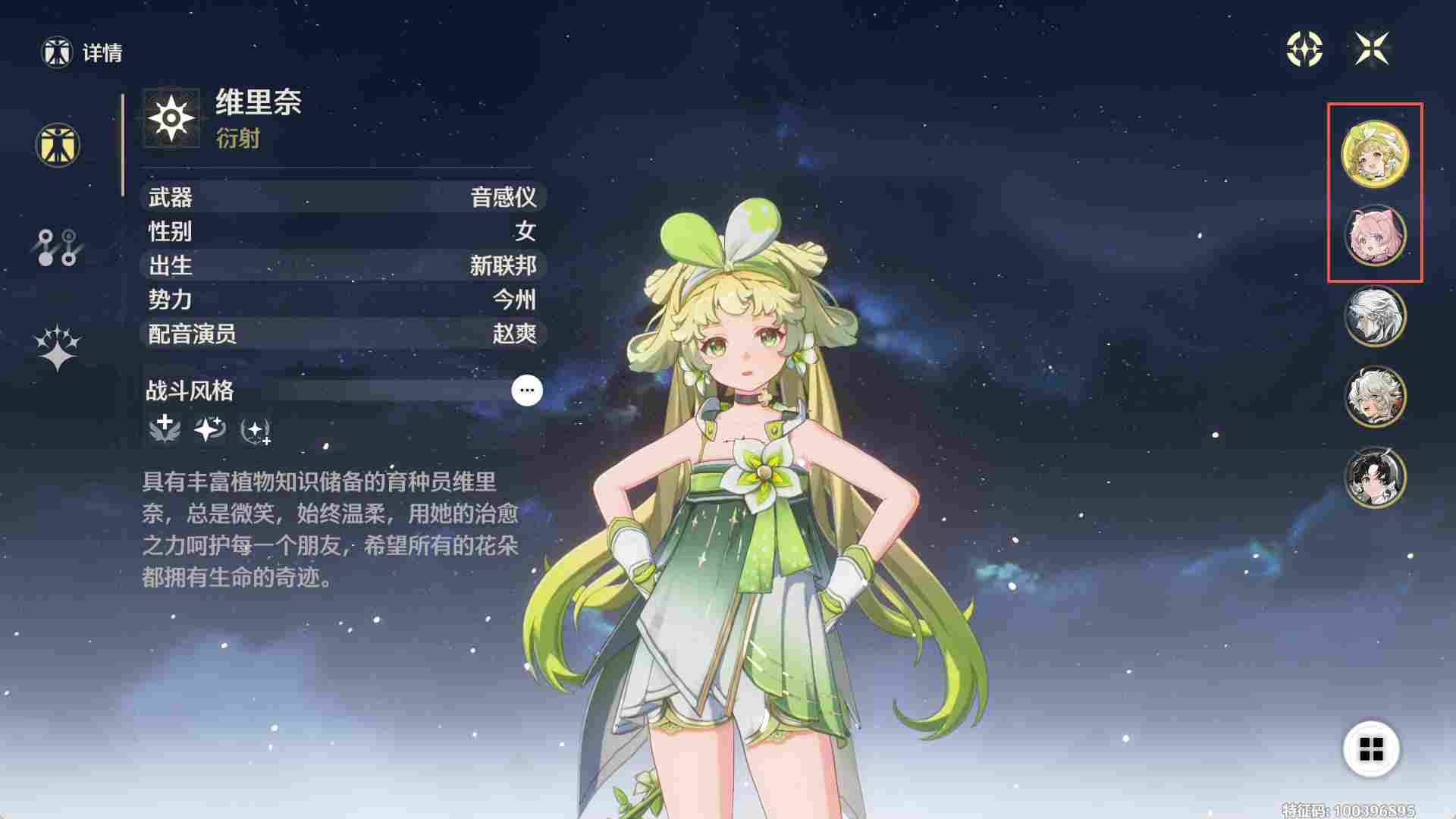This screenshot has width=1456, height=819.
Task: Select the highlighted Verina portrait on the right
Action: [1376, 153]
